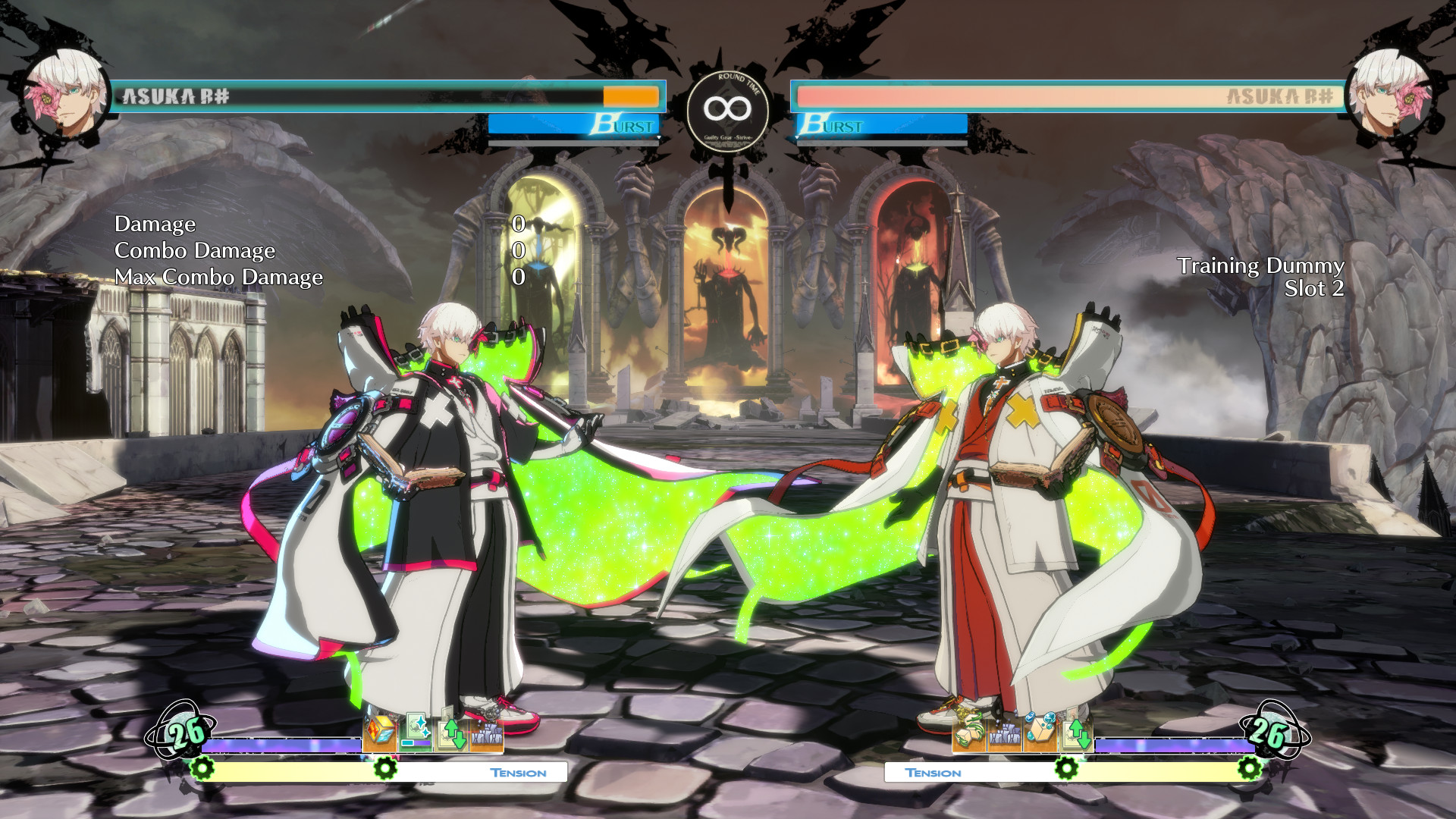Expand the Damage statistics display
This screenshot has height=819, width=1456.
[x=155, y=224]
